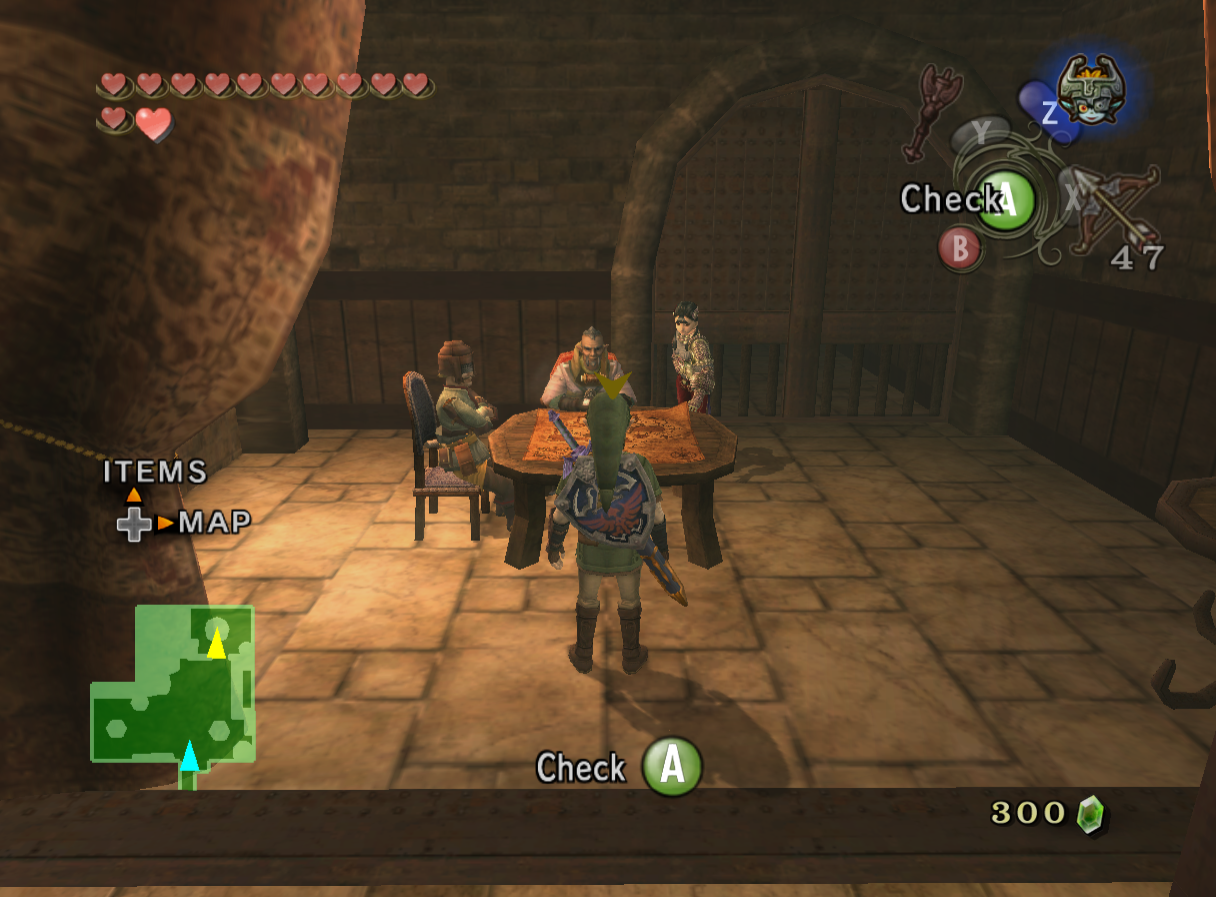The width and height of the screenshot is (1216, 897).
Task: Select the Midna icon
Action: 1088,90
